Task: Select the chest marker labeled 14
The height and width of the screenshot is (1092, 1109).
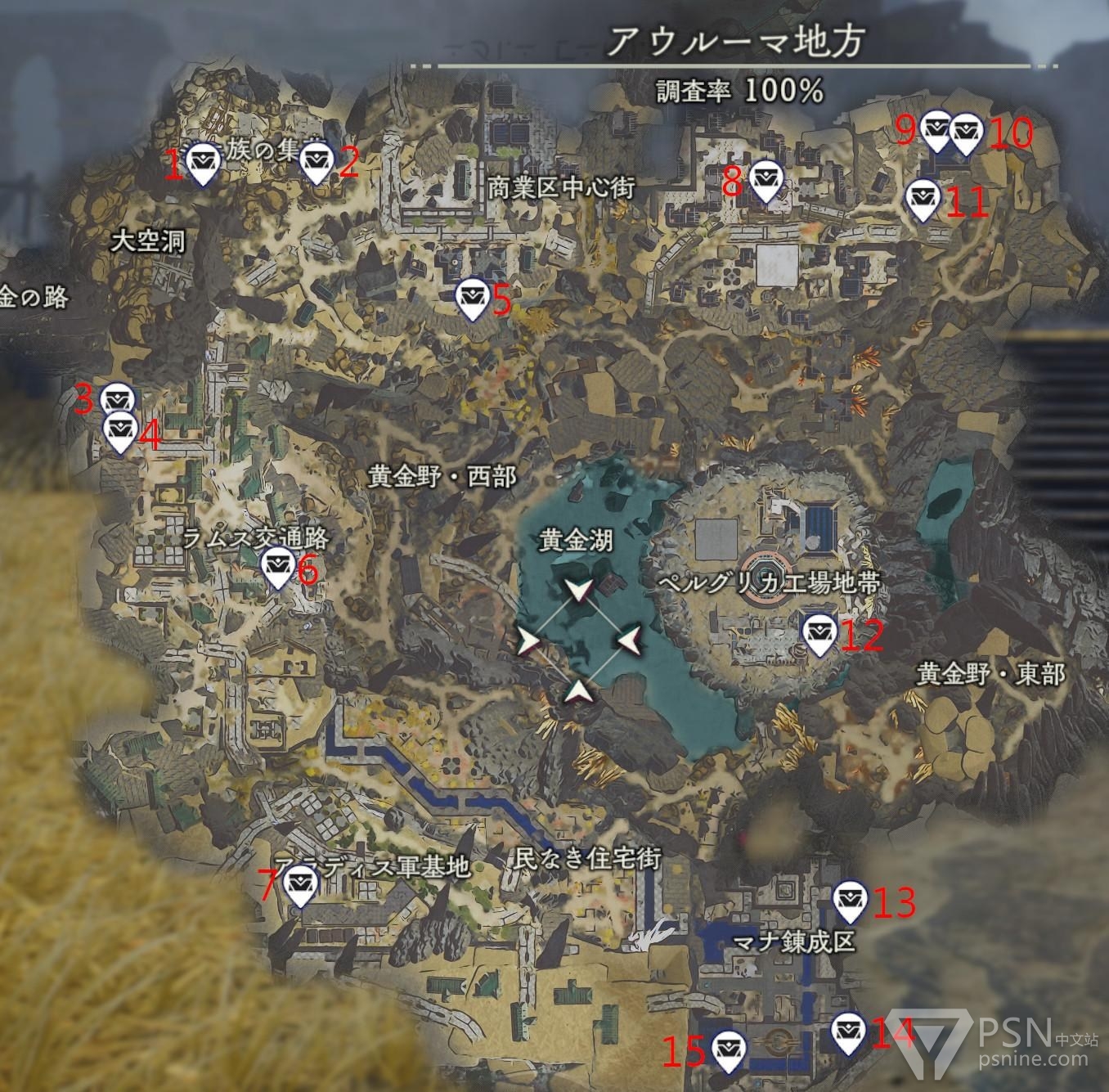Action: click(847, 1032)
